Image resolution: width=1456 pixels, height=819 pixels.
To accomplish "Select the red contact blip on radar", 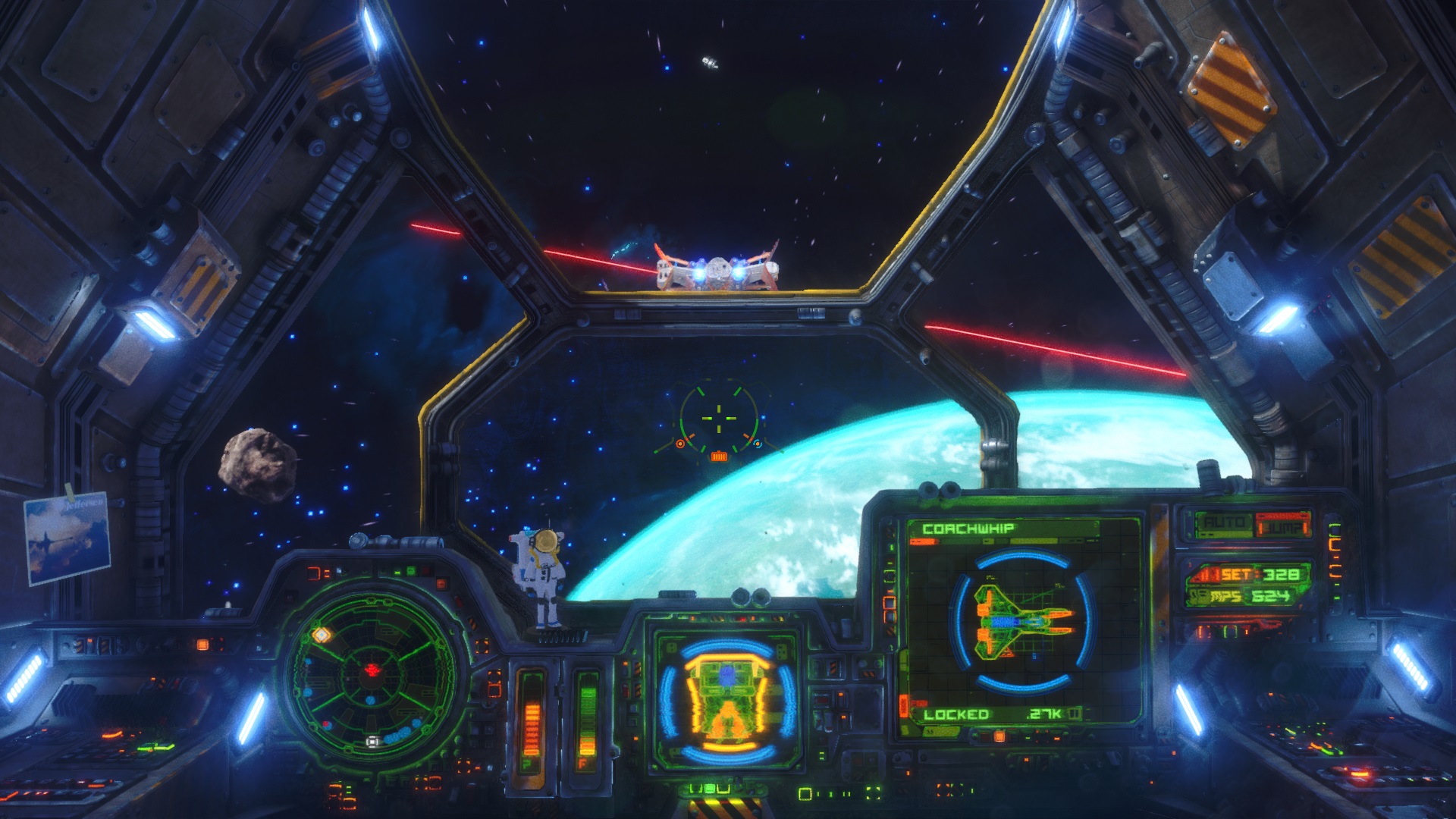I will coord(373,668).
